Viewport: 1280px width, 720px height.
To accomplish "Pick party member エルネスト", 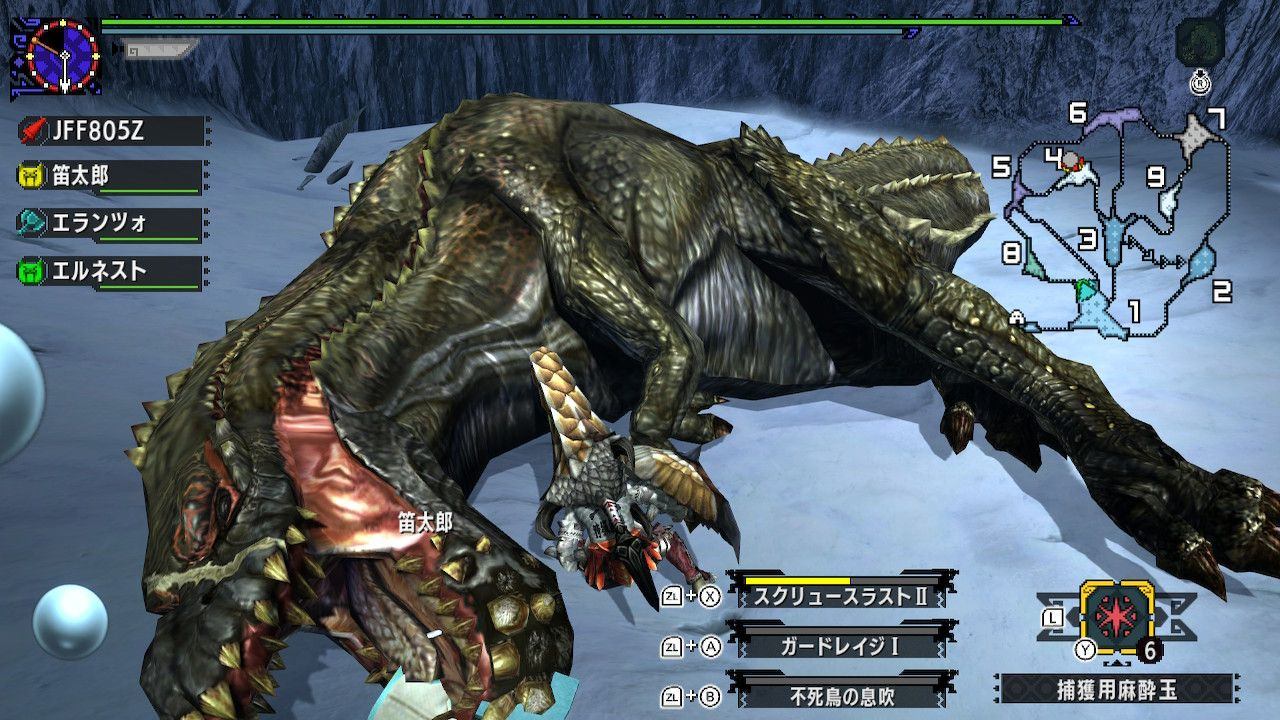I will click(110, 271).
